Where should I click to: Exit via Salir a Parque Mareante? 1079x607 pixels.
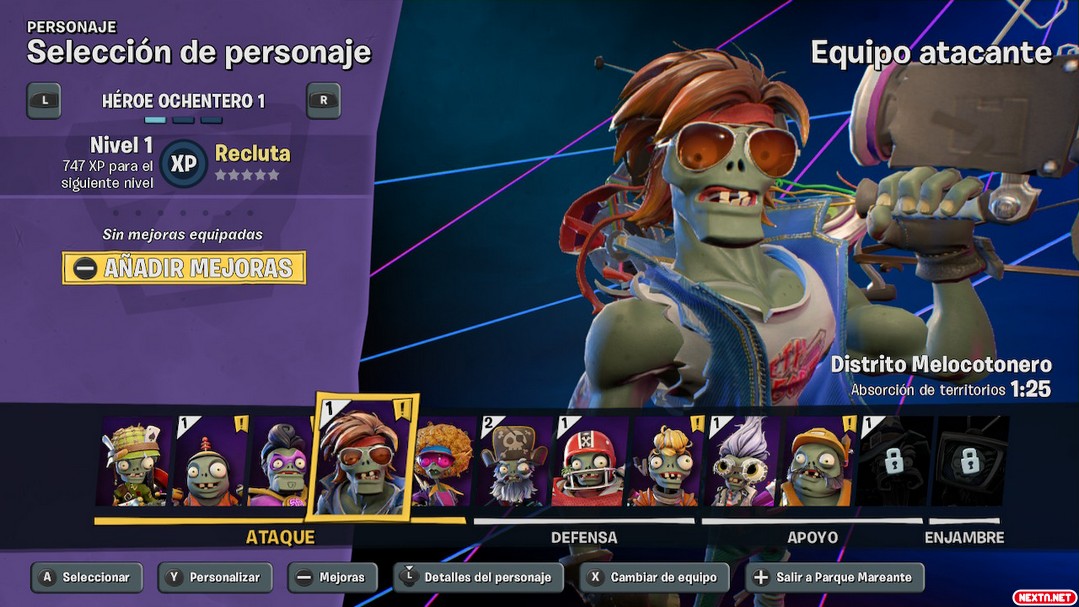pyautogui.click(x=835, y=577)
